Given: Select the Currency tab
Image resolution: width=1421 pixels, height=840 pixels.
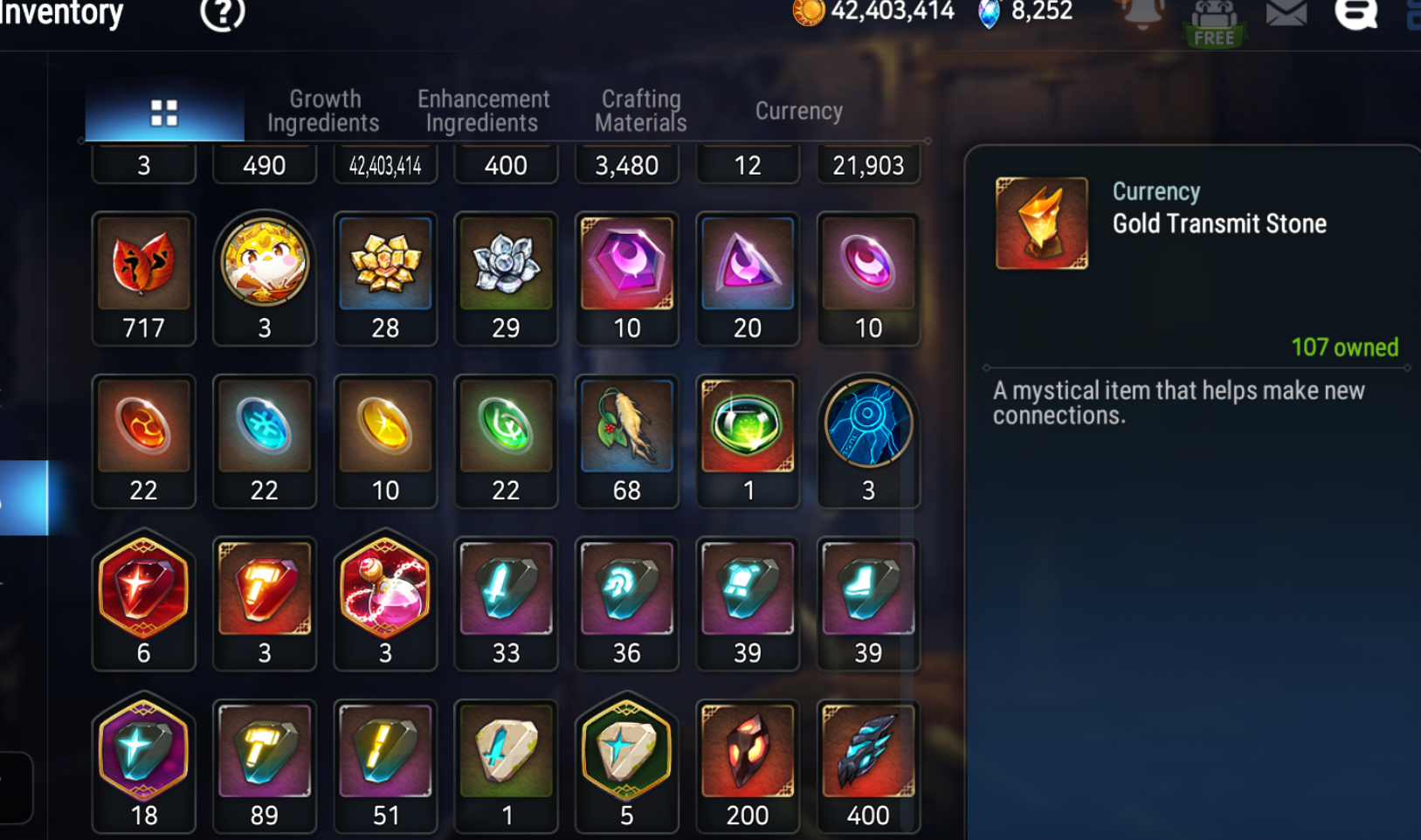Looking at the screenshot, I should (x=798, y=111).
